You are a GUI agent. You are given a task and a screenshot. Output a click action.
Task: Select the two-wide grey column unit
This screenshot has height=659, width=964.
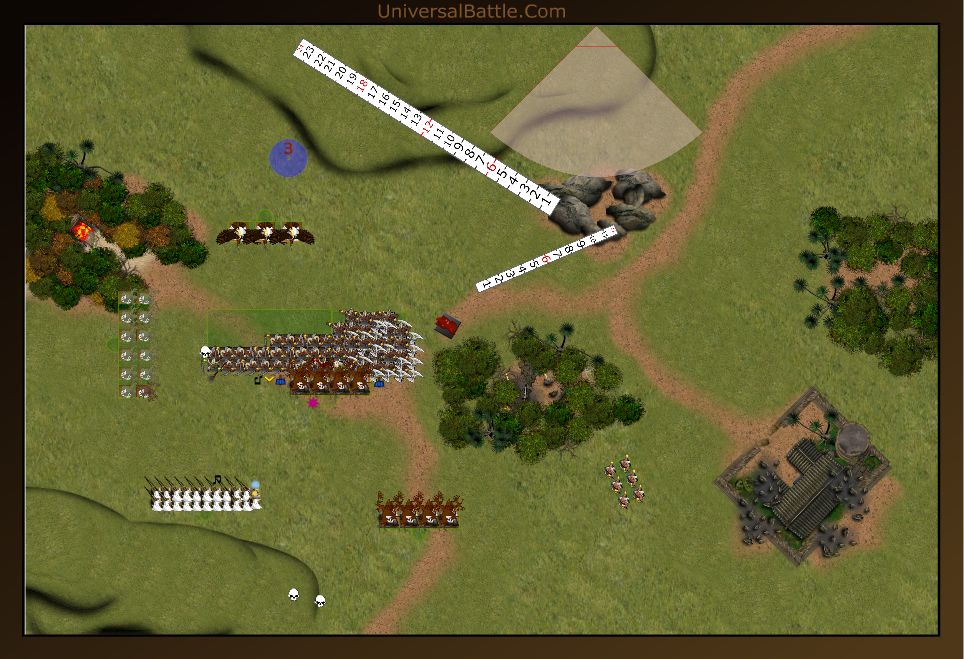(x=135, y=346)
